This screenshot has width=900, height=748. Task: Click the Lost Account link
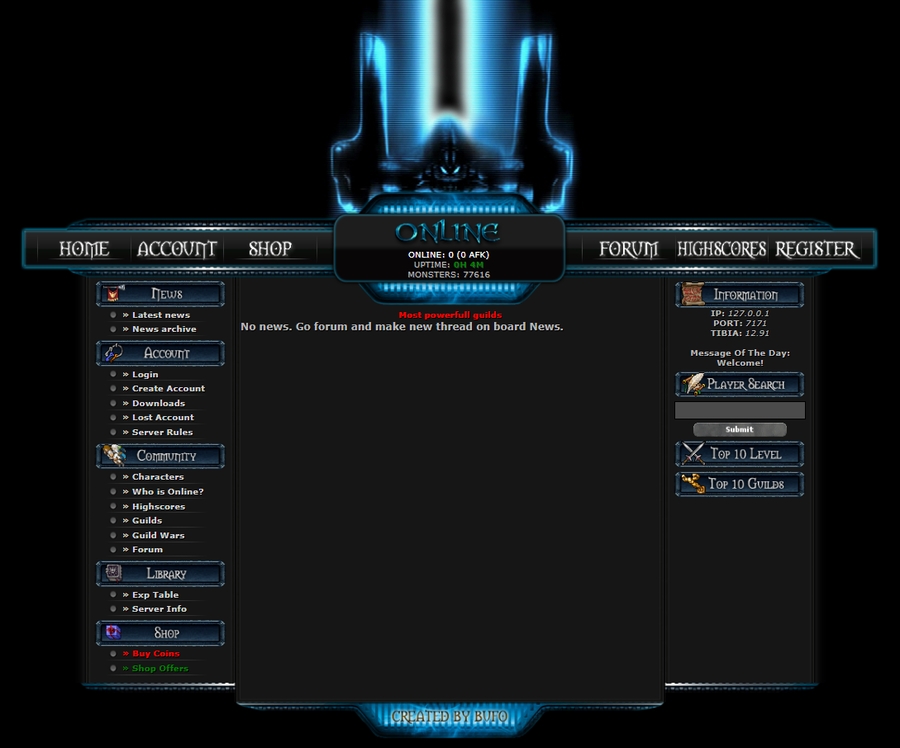point(163,417)
